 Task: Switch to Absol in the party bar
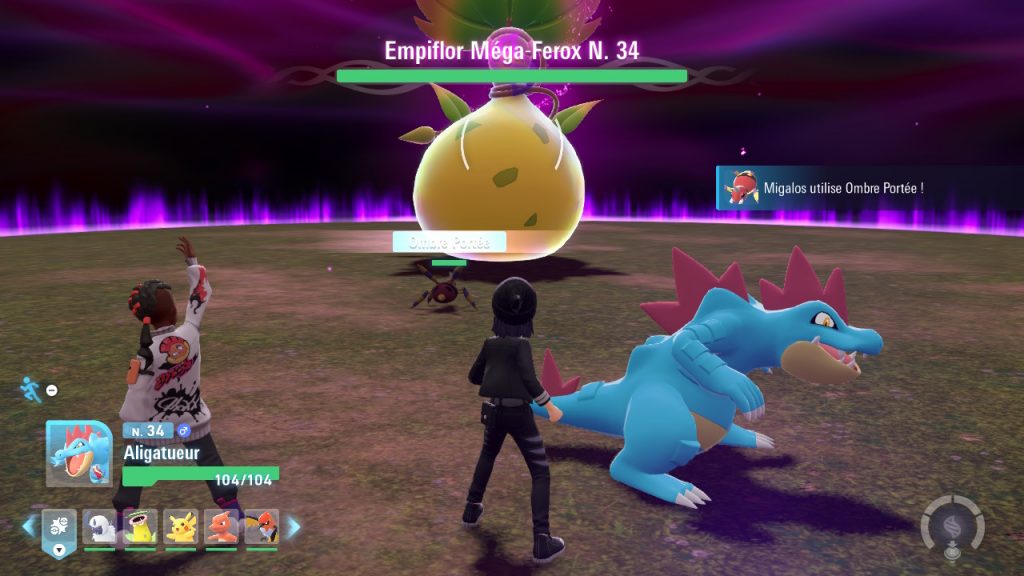coord(99,526)
